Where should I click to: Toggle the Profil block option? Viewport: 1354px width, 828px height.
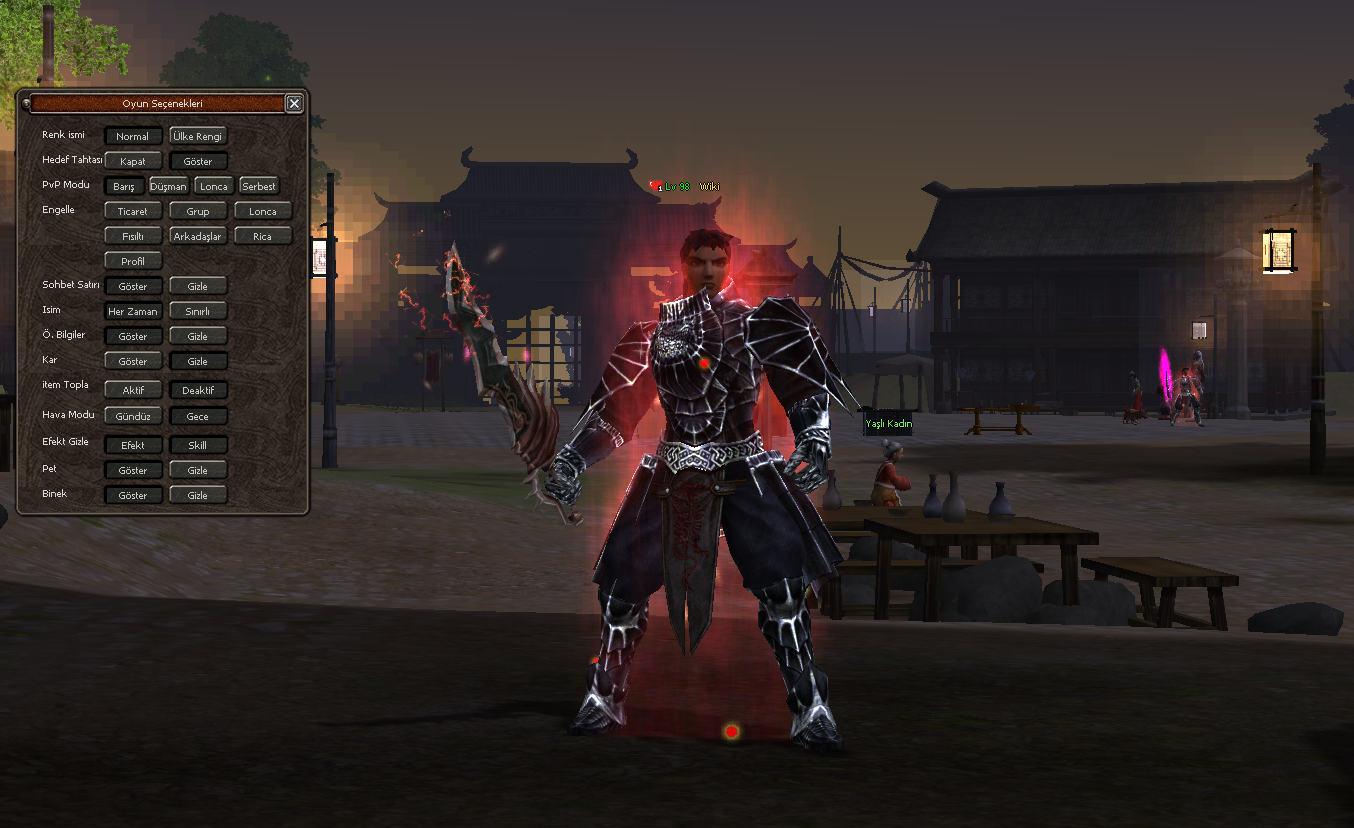pyautogui.click(x=133, y=261)
